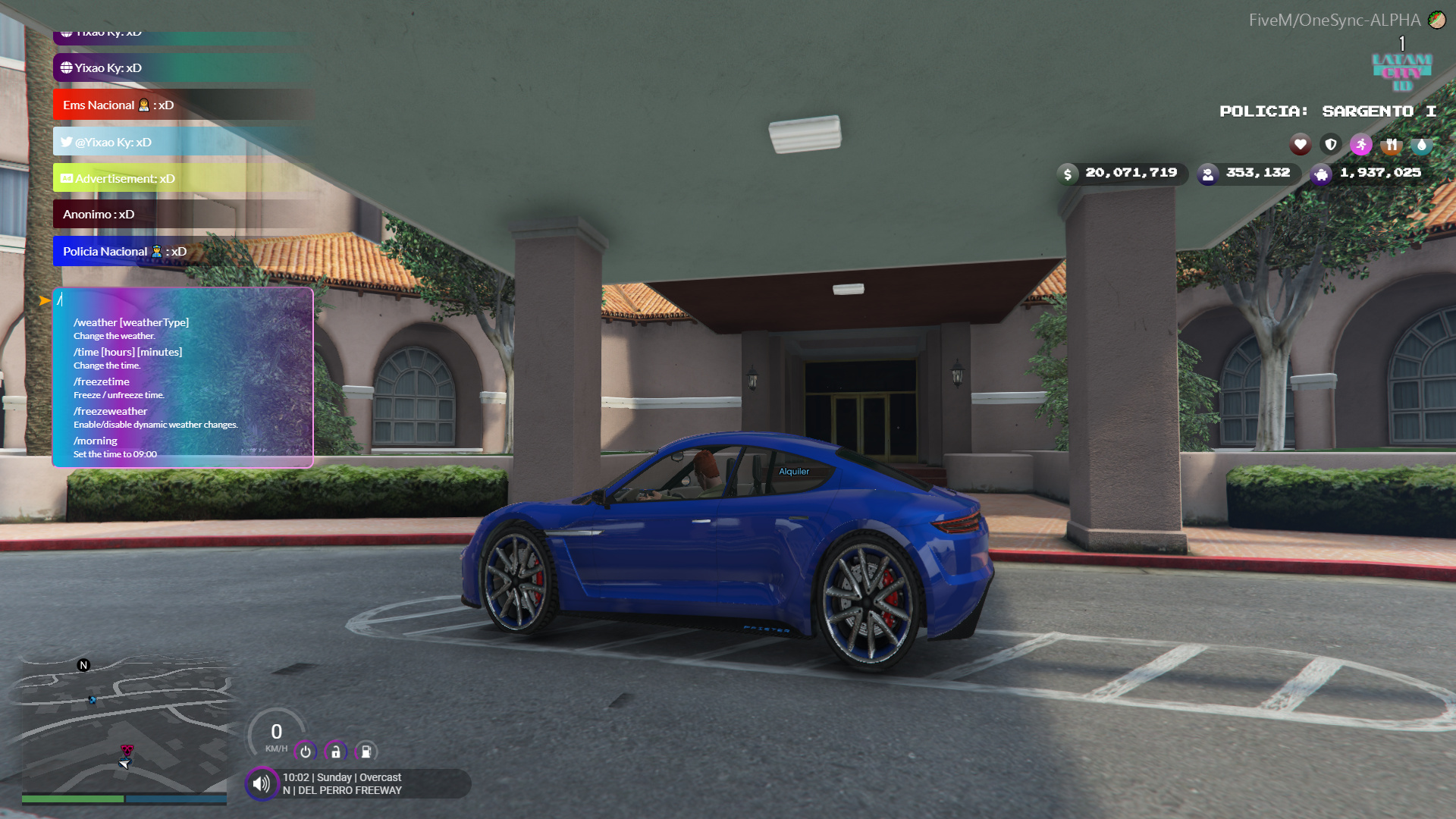Click the piggy bank savings icon

1321,174
